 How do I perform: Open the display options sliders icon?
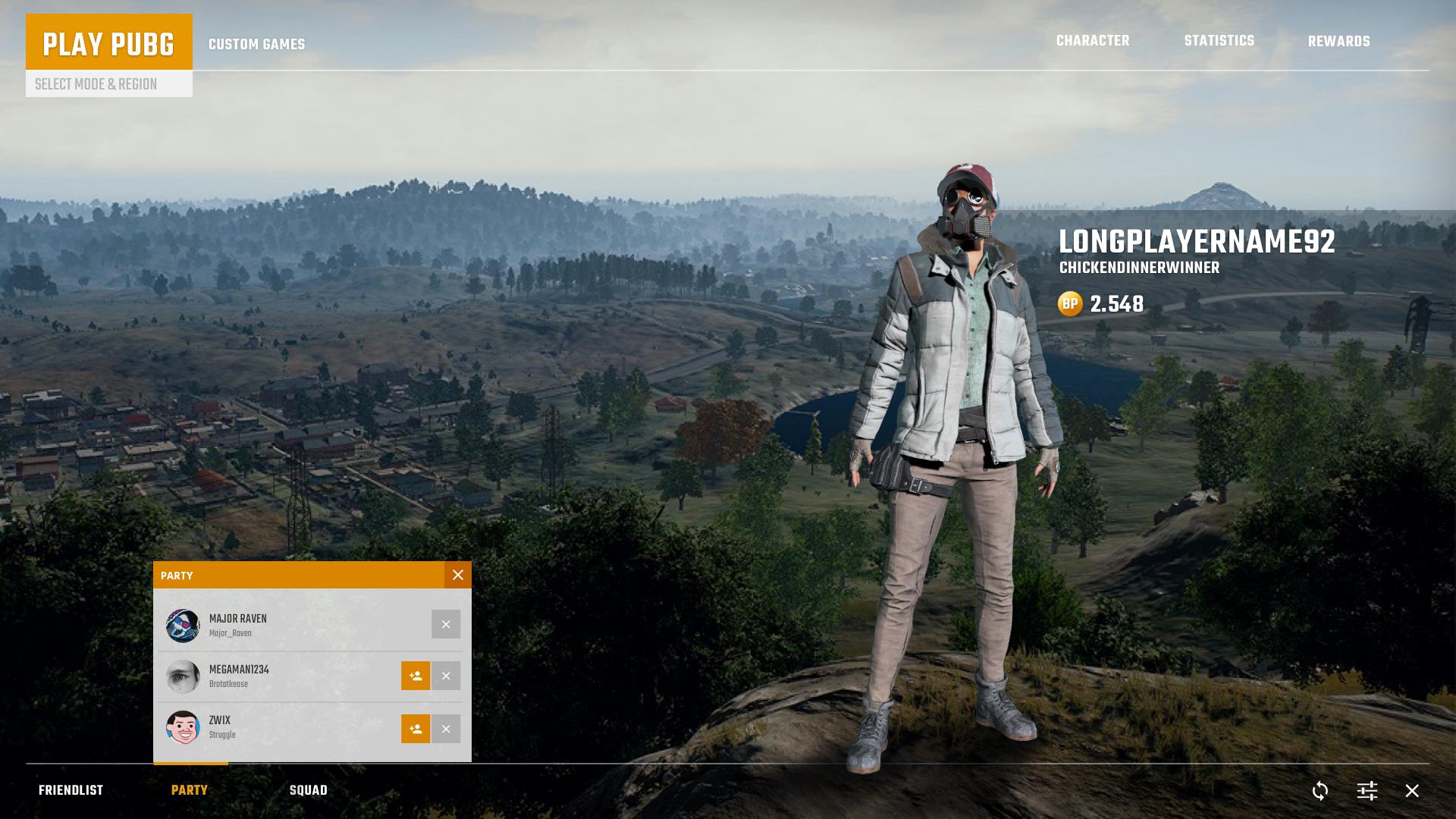click(1367, 791)
